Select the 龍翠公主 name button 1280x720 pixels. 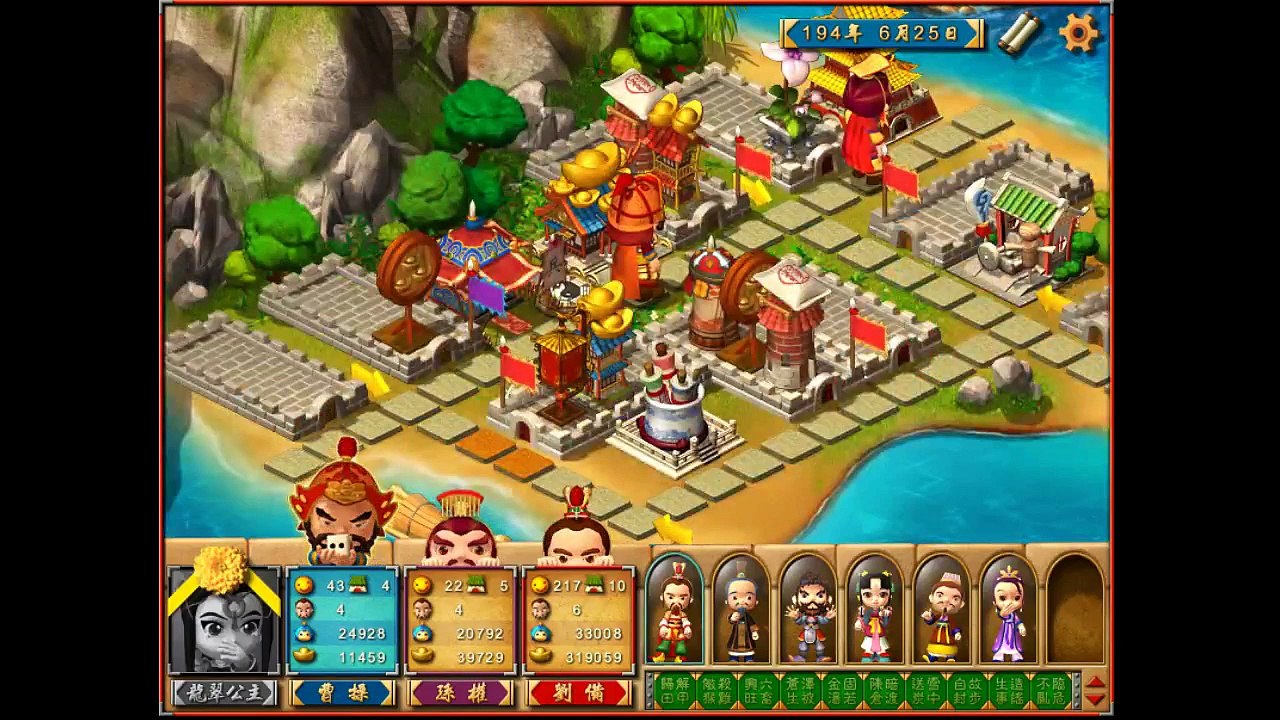click(224, 693)
